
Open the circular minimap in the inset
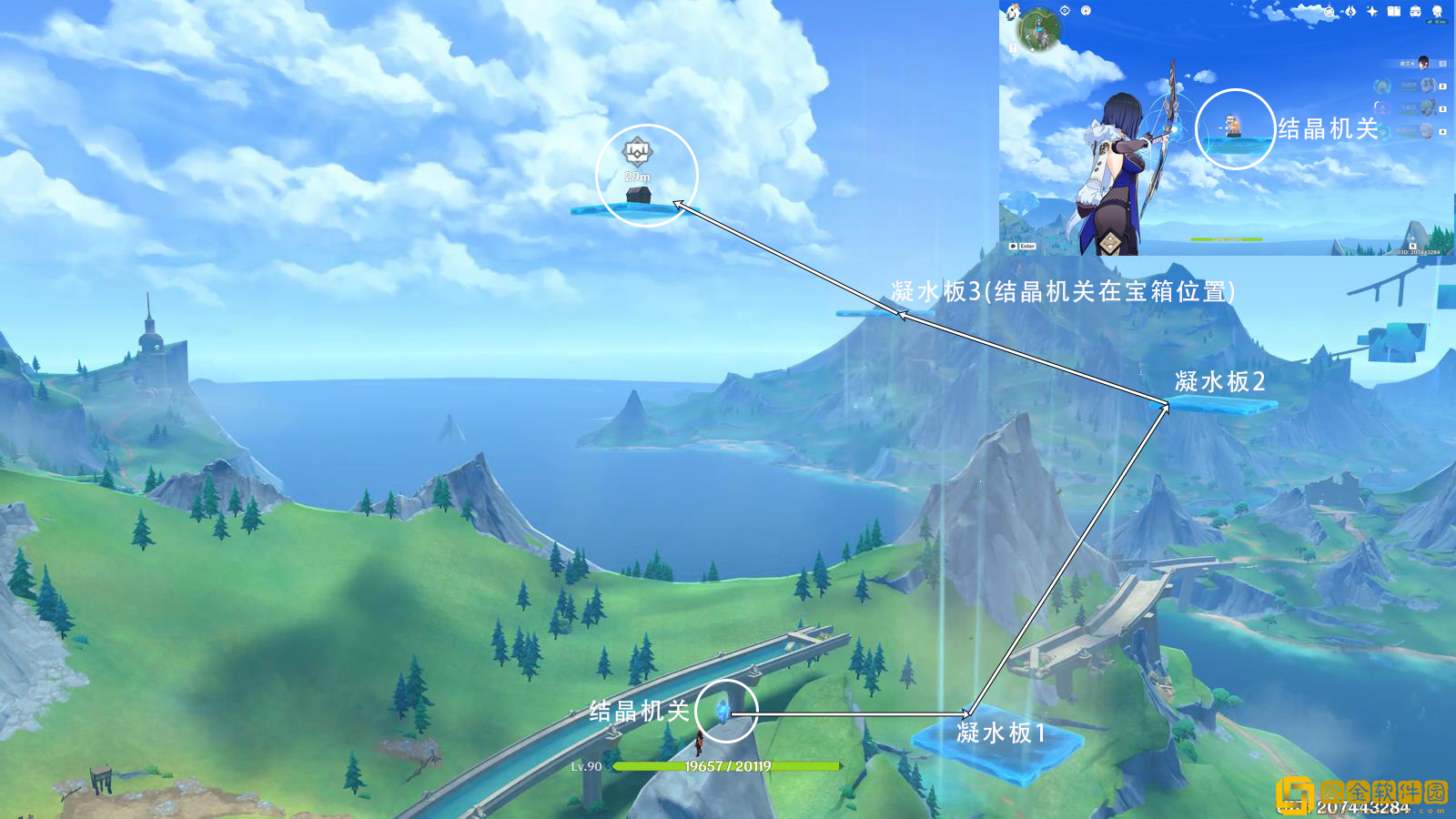[1040, 30]
